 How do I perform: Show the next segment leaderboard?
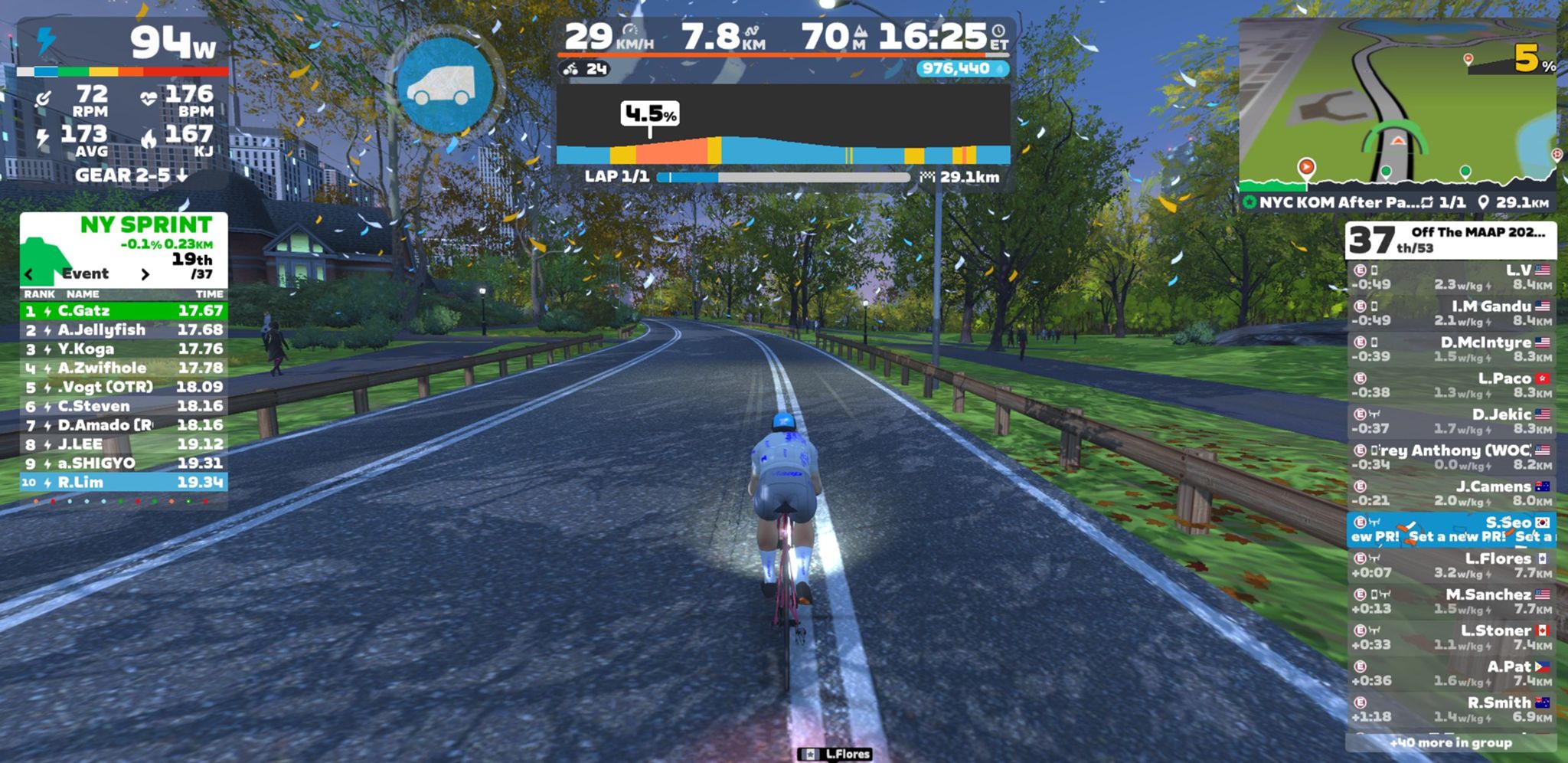[x=145, y=274]
